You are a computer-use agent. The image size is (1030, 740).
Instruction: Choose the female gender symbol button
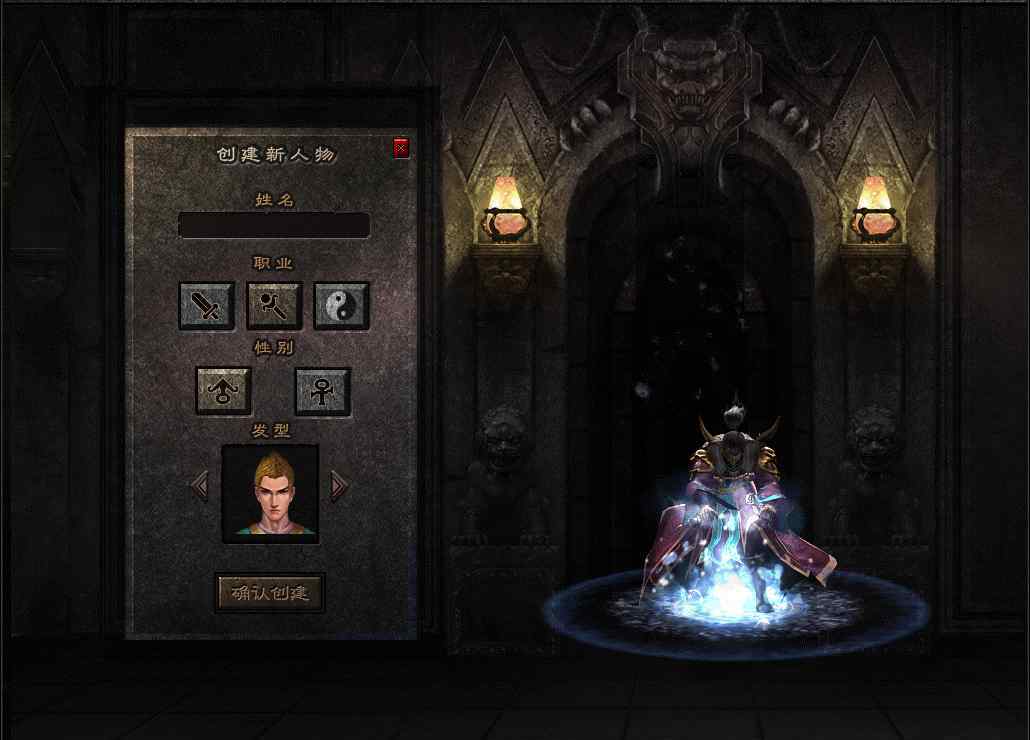(322, 390)
